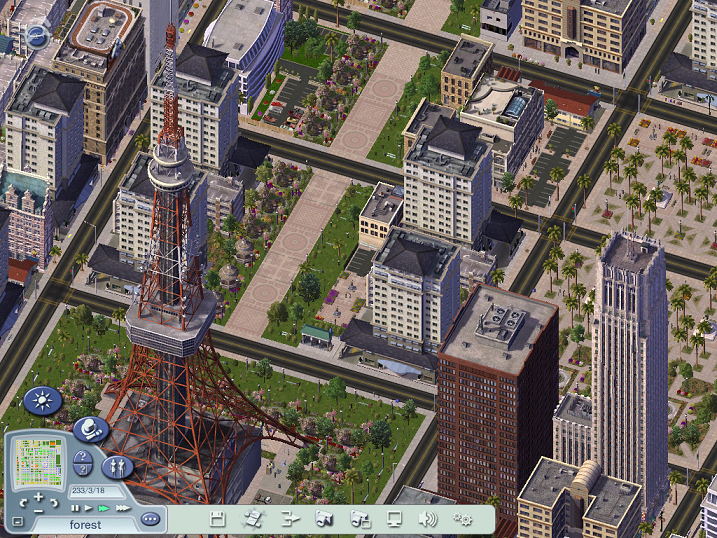
Task: Open game settings with the gears icon
Action: pyautogui.click(x=463, y=518)
